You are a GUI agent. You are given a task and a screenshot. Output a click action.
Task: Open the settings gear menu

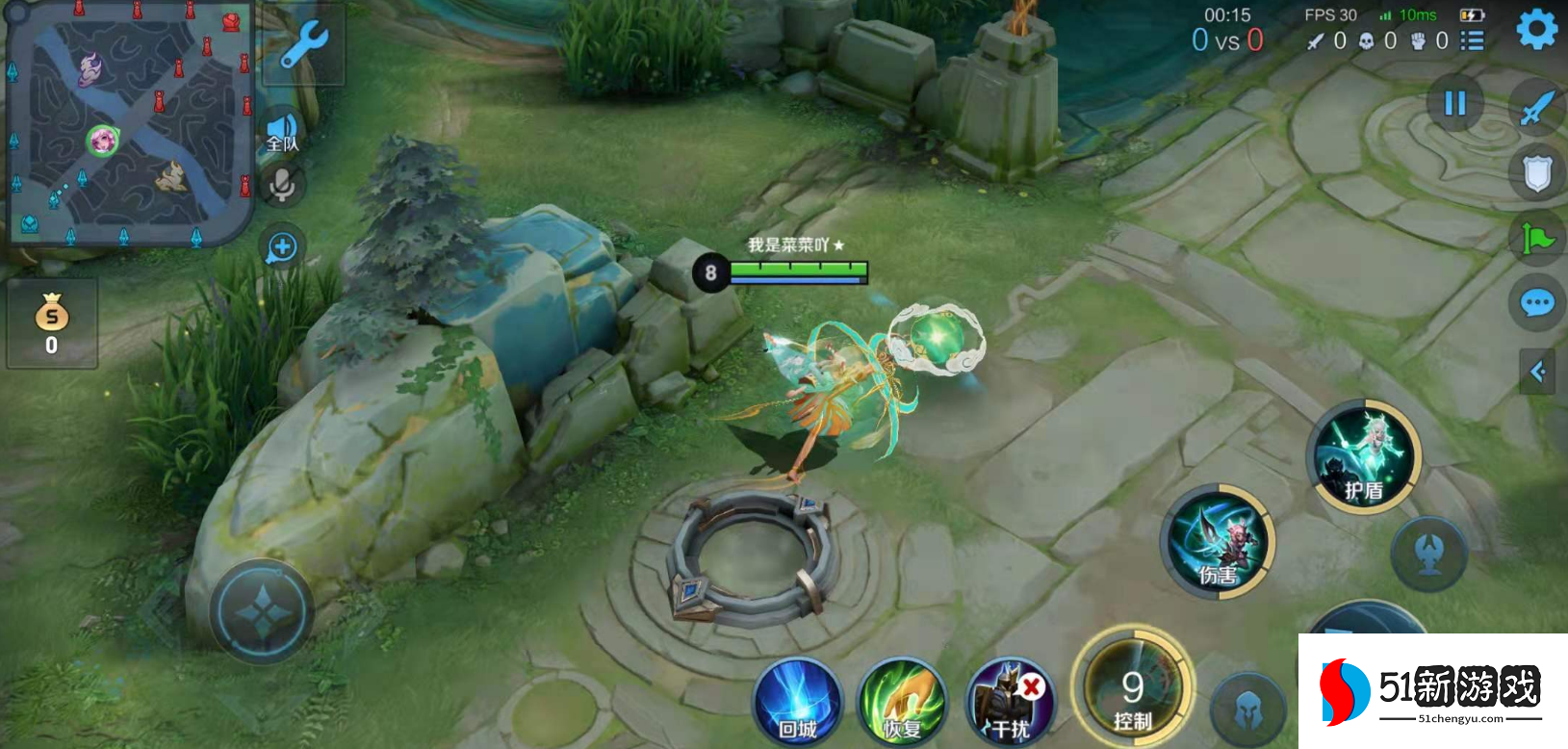pyautogui.click(x=1536, y=30)
